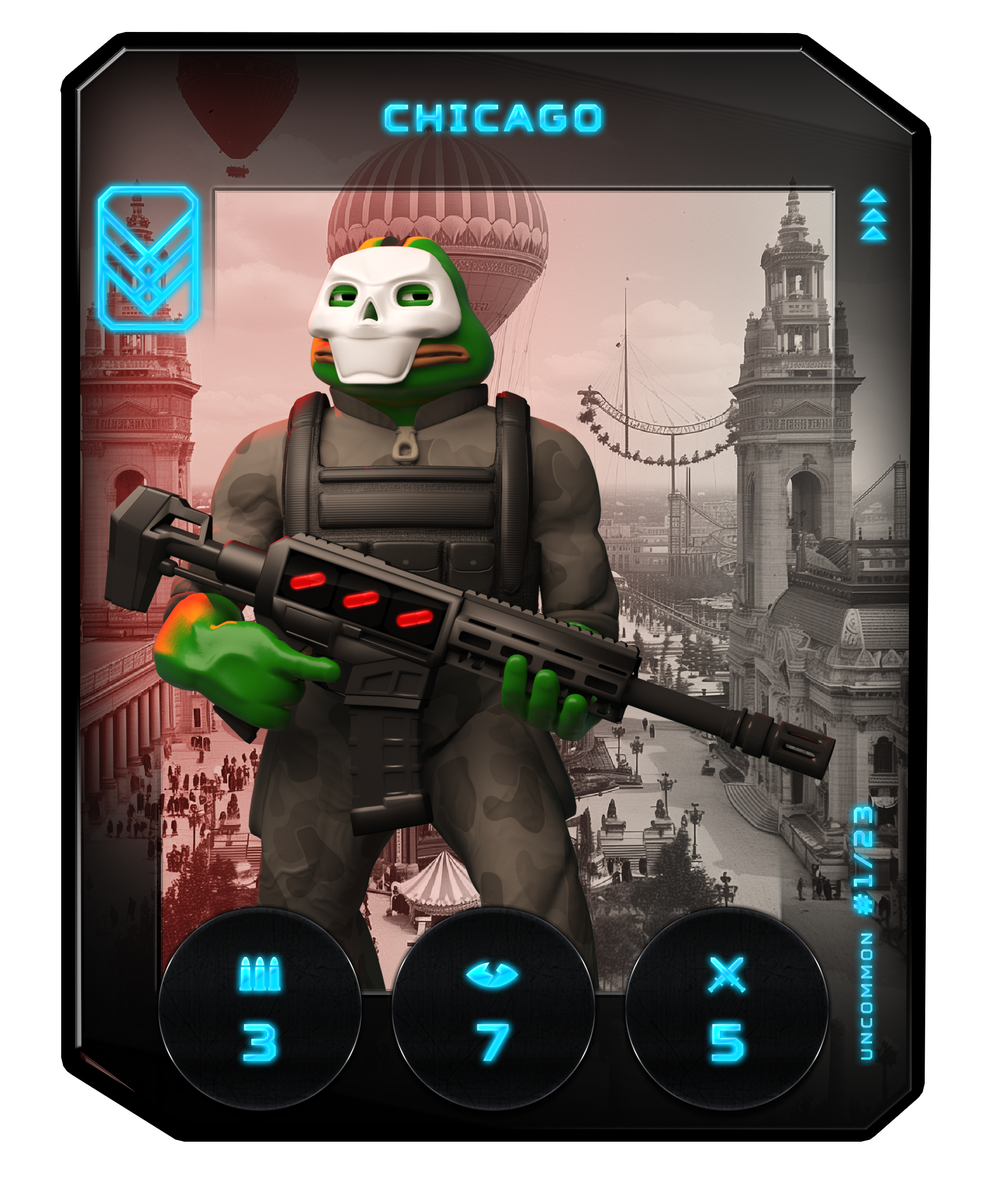Select the triple up-arrow icon
The image size is (987, 1204).
[873, 215]
